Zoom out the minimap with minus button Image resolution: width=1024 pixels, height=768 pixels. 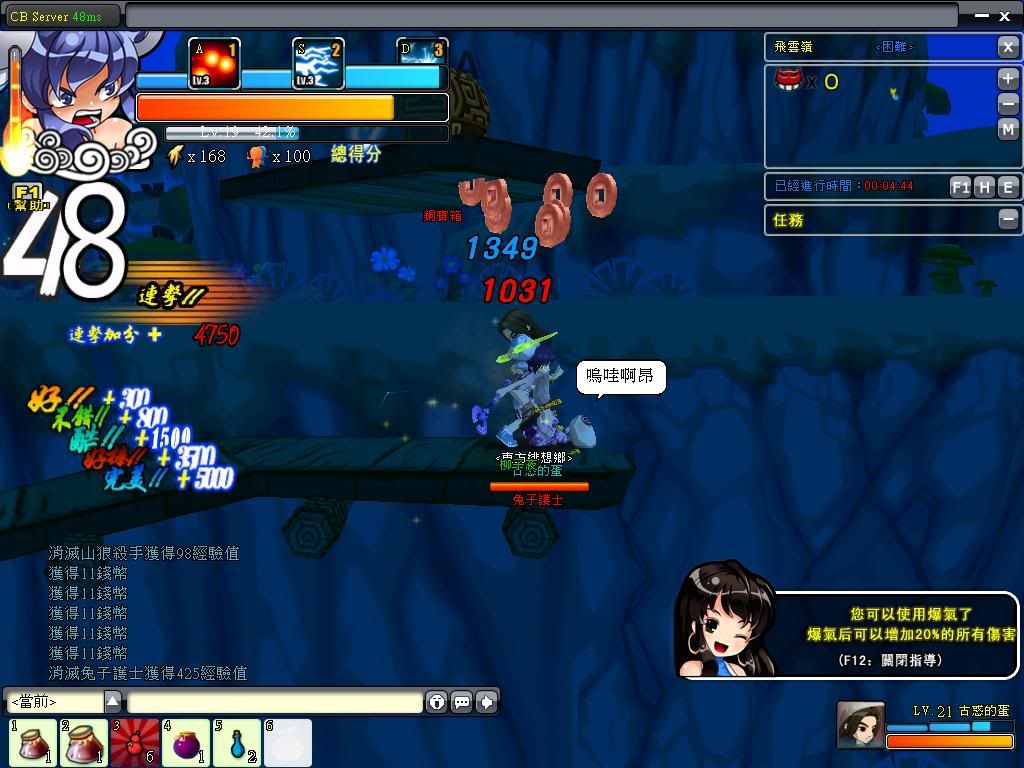tap(1008, 104)
